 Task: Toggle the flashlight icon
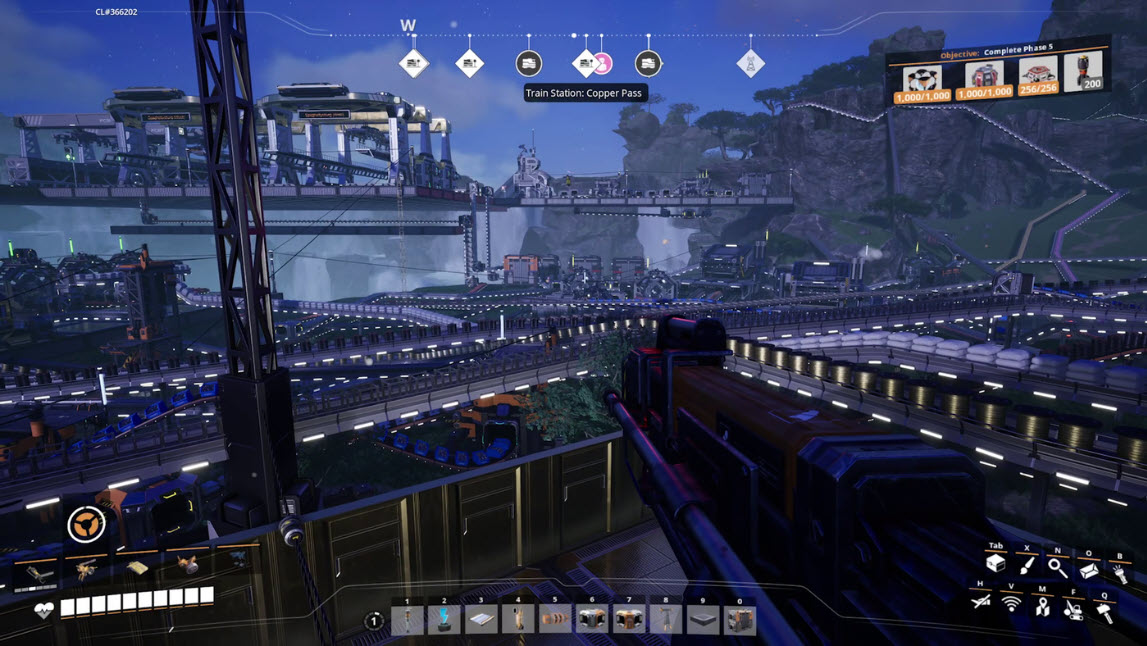(x=1120, y=574)
